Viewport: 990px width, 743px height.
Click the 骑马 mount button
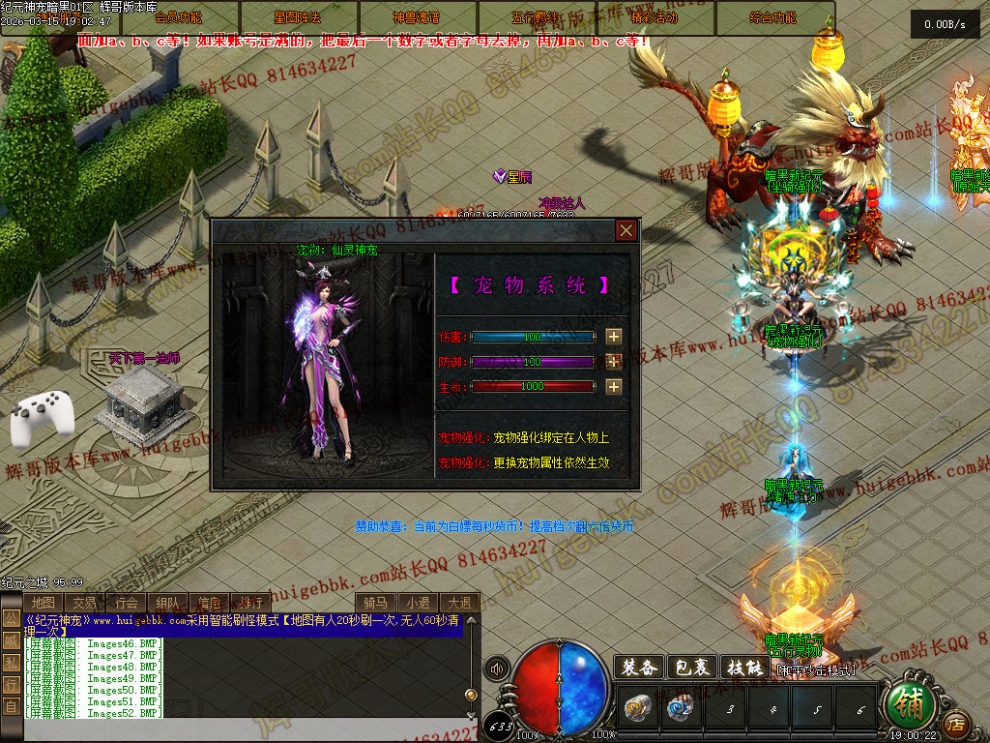pyautogui.click(x=375, y=602)
